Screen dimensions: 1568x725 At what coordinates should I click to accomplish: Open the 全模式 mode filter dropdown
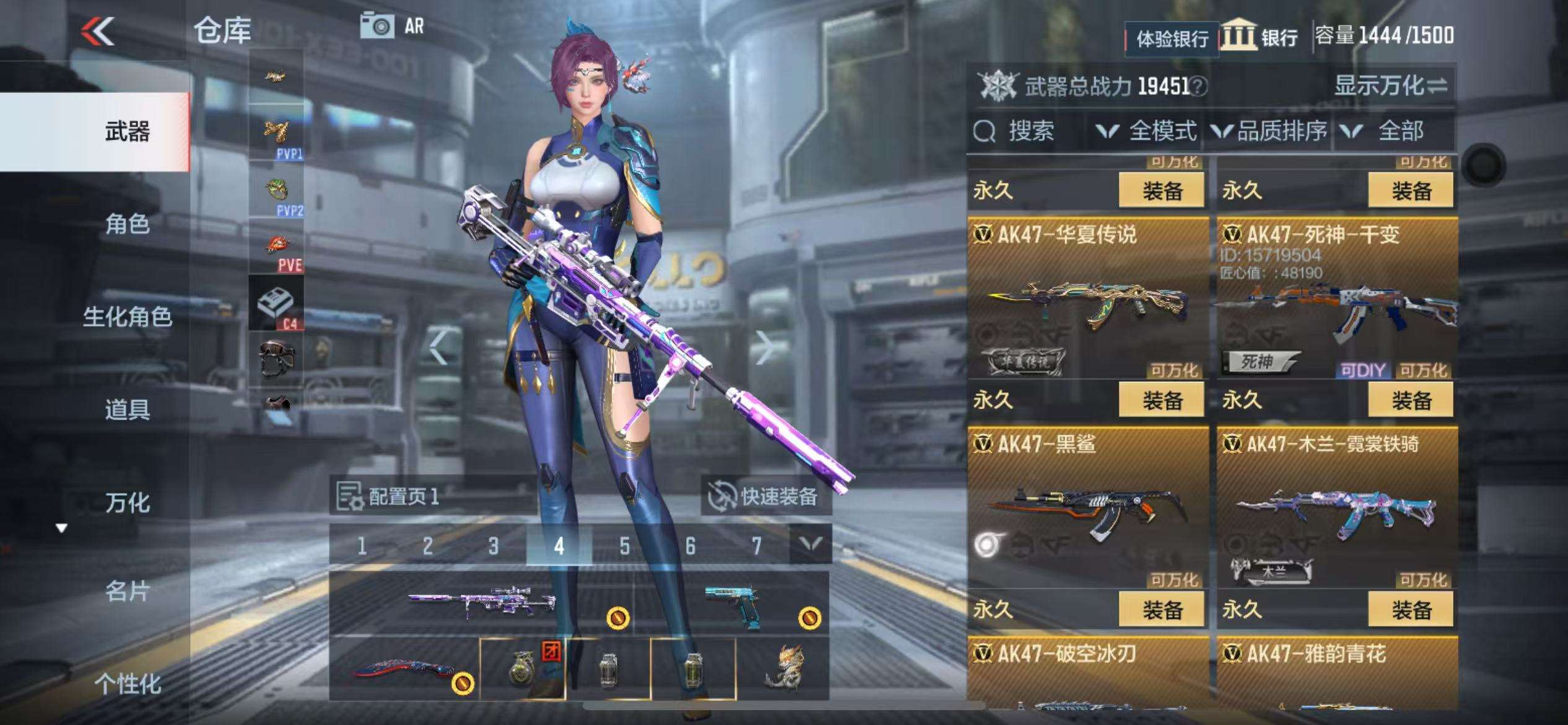(1148, 131)
